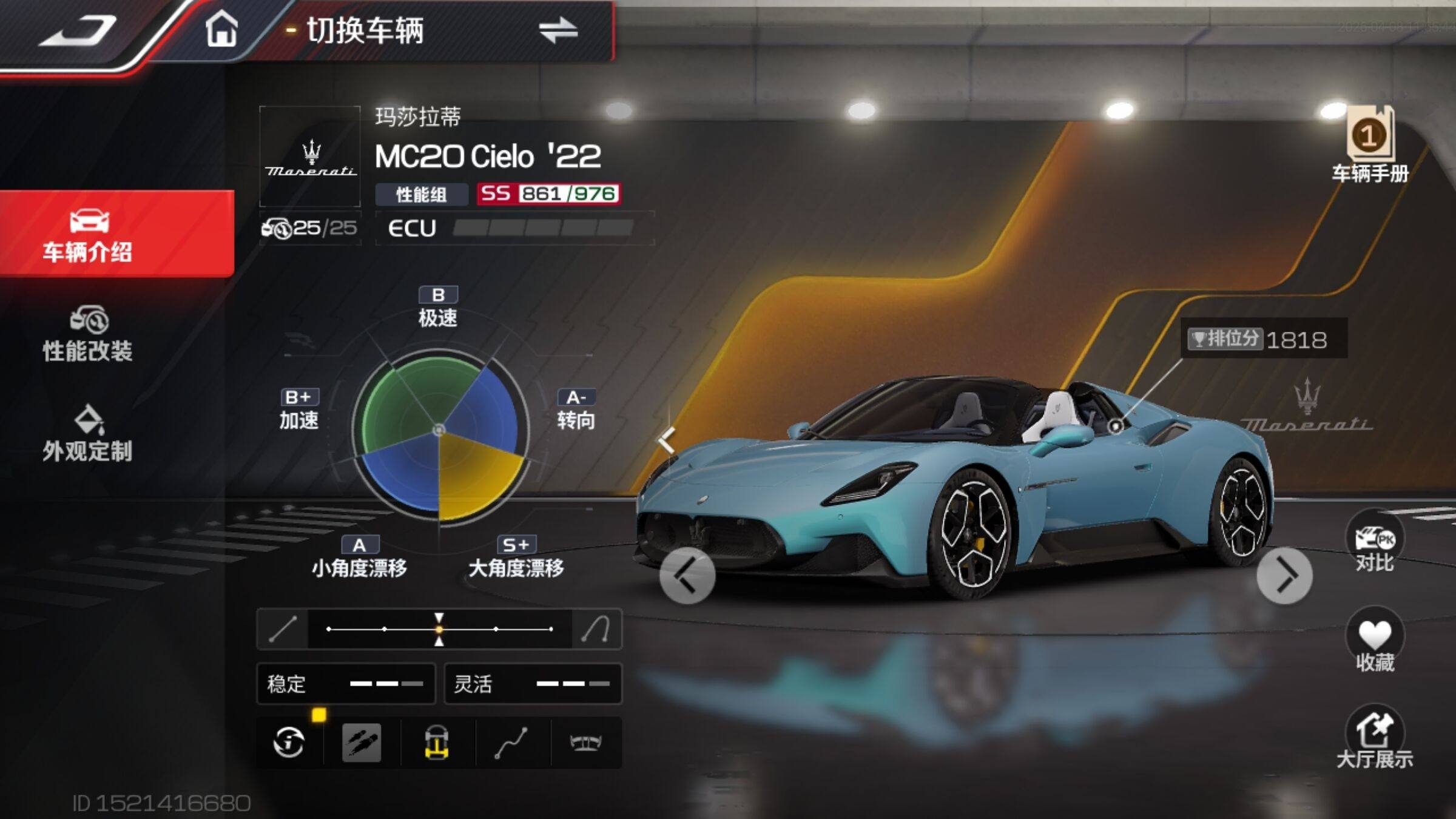Open the 对比 PK comparison
Image resolution: width=1456 pixels, height=819 pixels.
[x=1375, y=543]
